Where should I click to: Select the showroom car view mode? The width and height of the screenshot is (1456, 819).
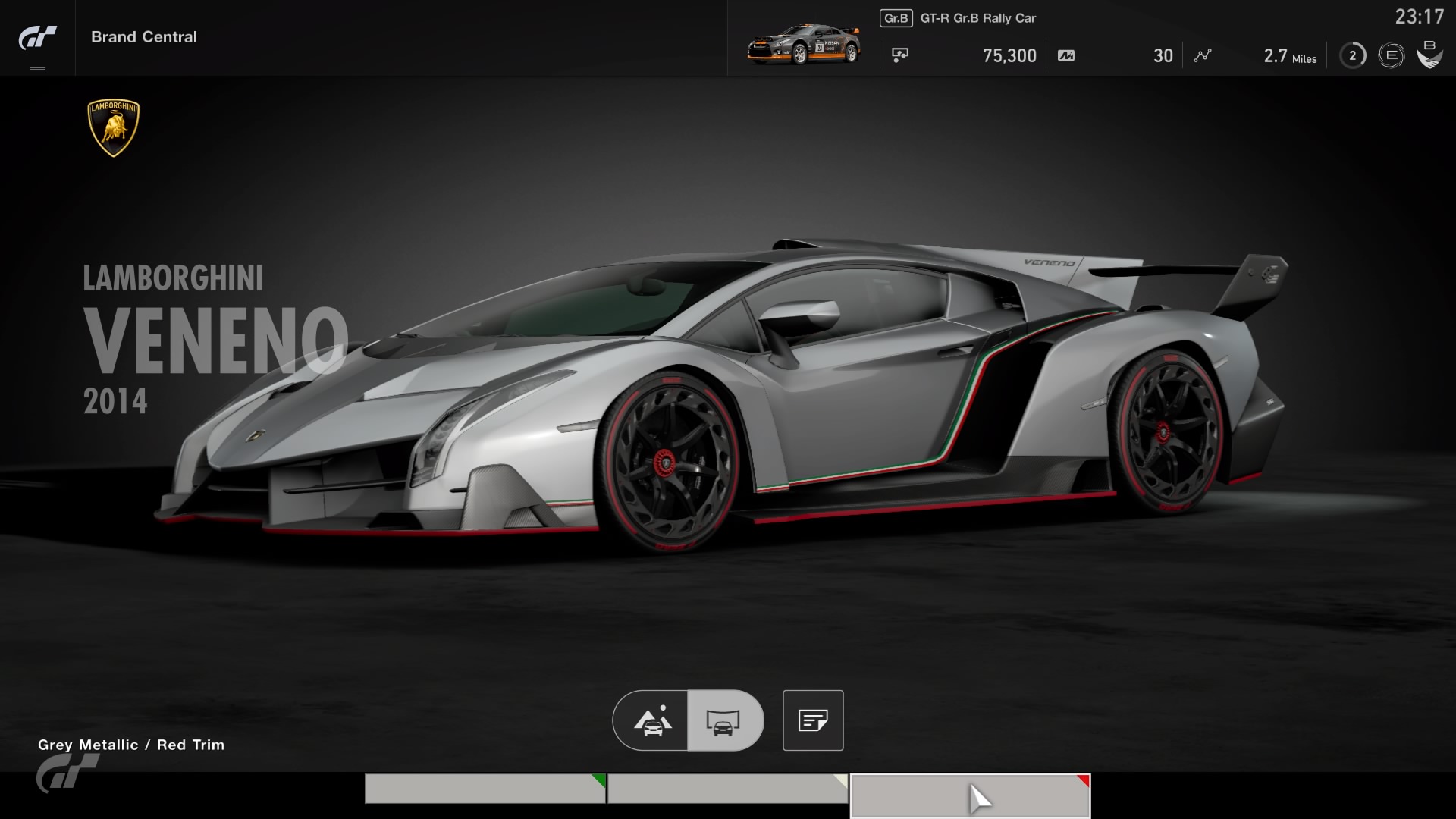[x=724, y=720]
